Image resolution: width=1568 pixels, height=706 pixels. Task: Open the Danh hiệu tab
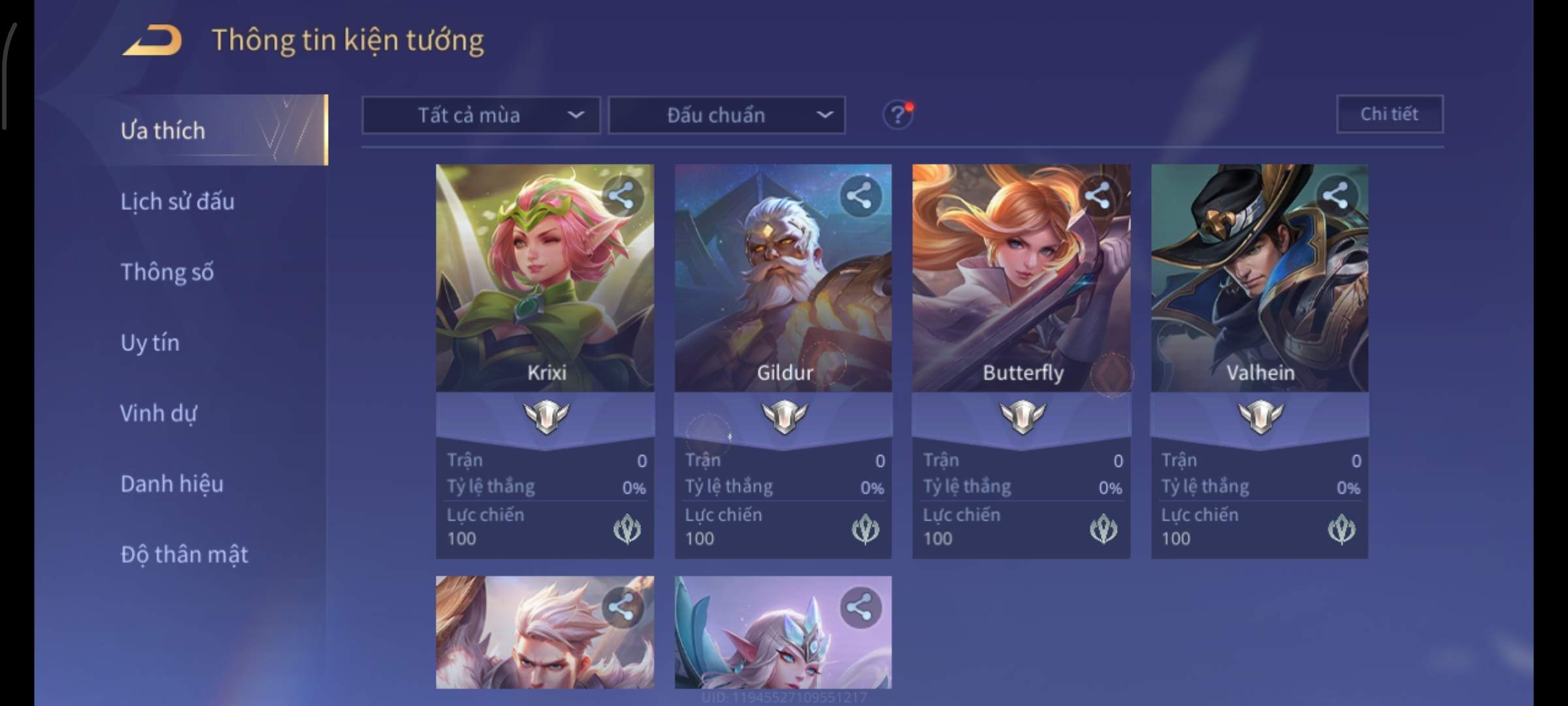click(x=172, y=484)
